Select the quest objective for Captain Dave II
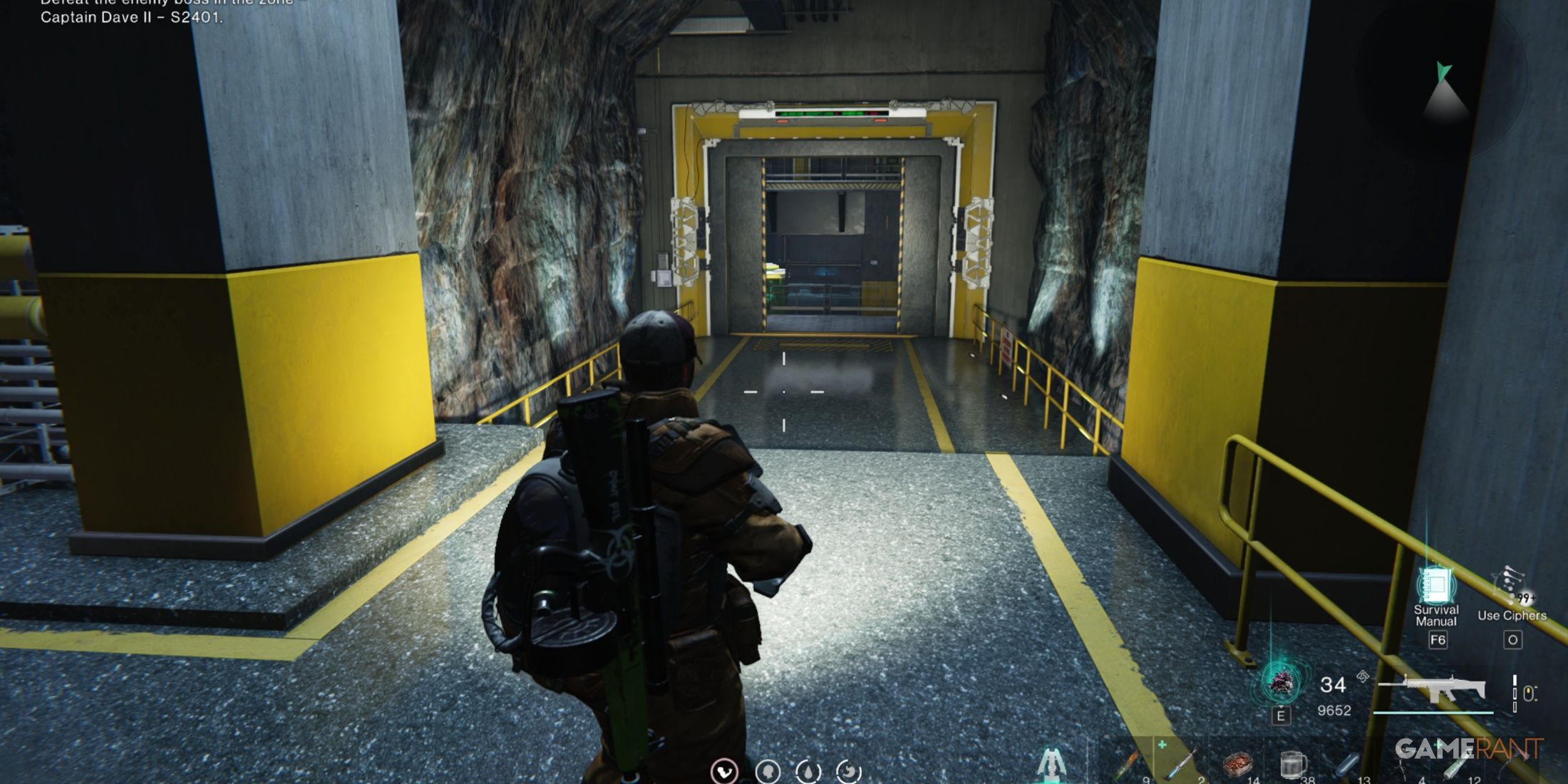This screenshot has height=784, width=1568. coord(134,17)
